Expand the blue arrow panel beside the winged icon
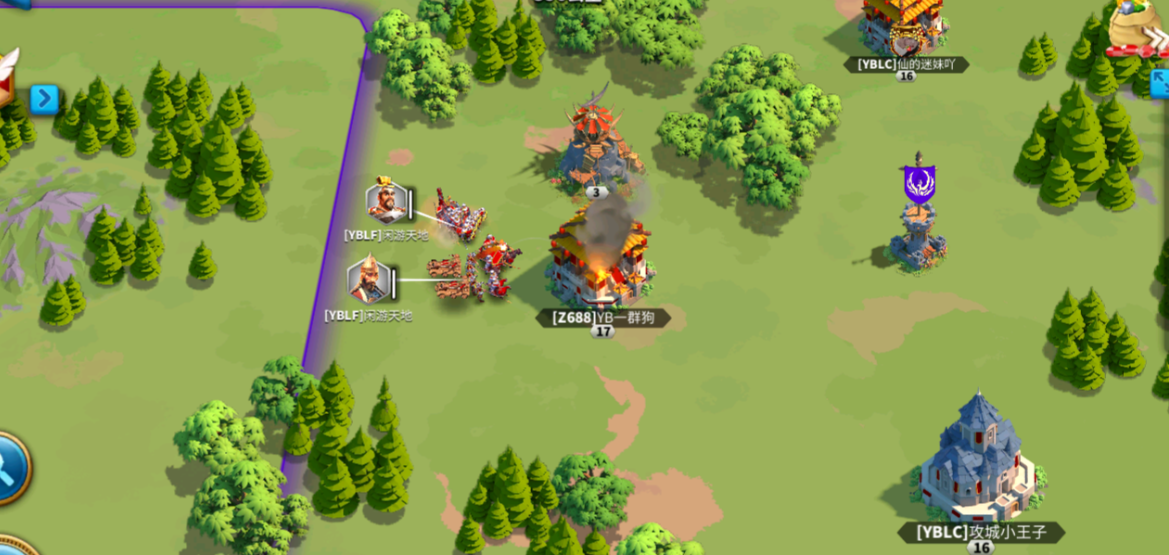 click(44, 98)
